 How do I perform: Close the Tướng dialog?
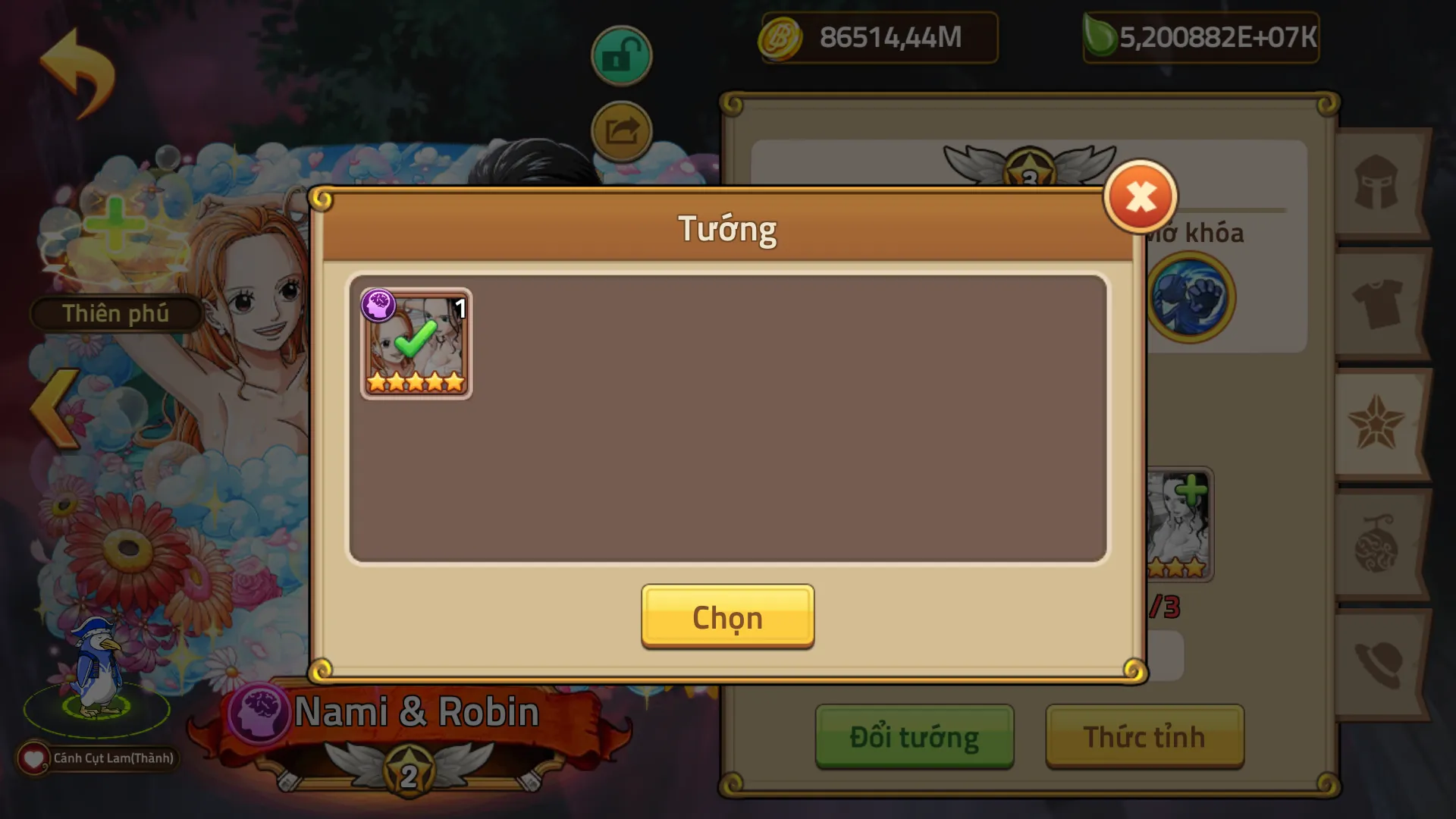(1140, 197)
